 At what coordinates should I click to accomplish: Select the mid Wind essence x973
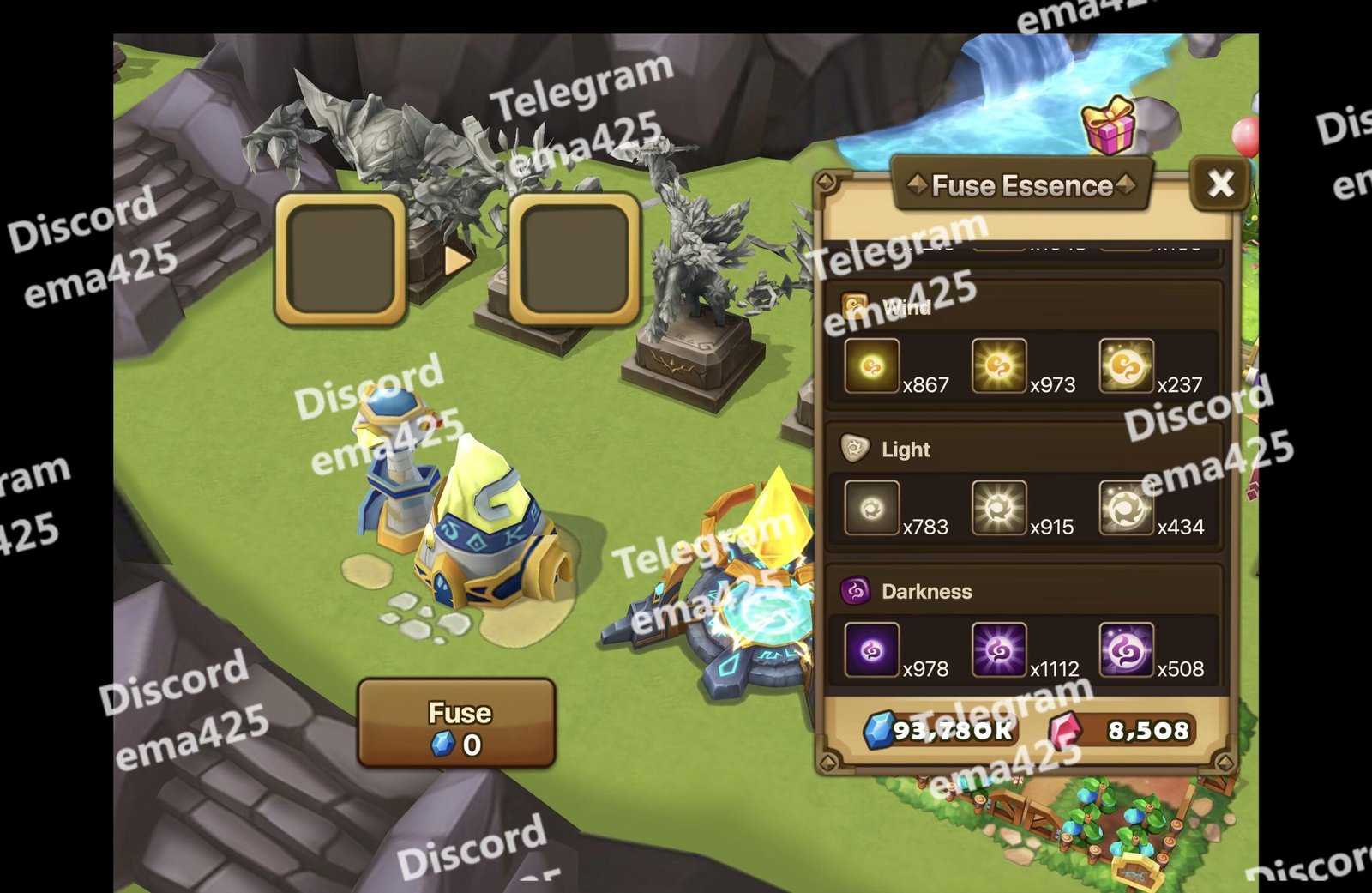click(998, 367)
